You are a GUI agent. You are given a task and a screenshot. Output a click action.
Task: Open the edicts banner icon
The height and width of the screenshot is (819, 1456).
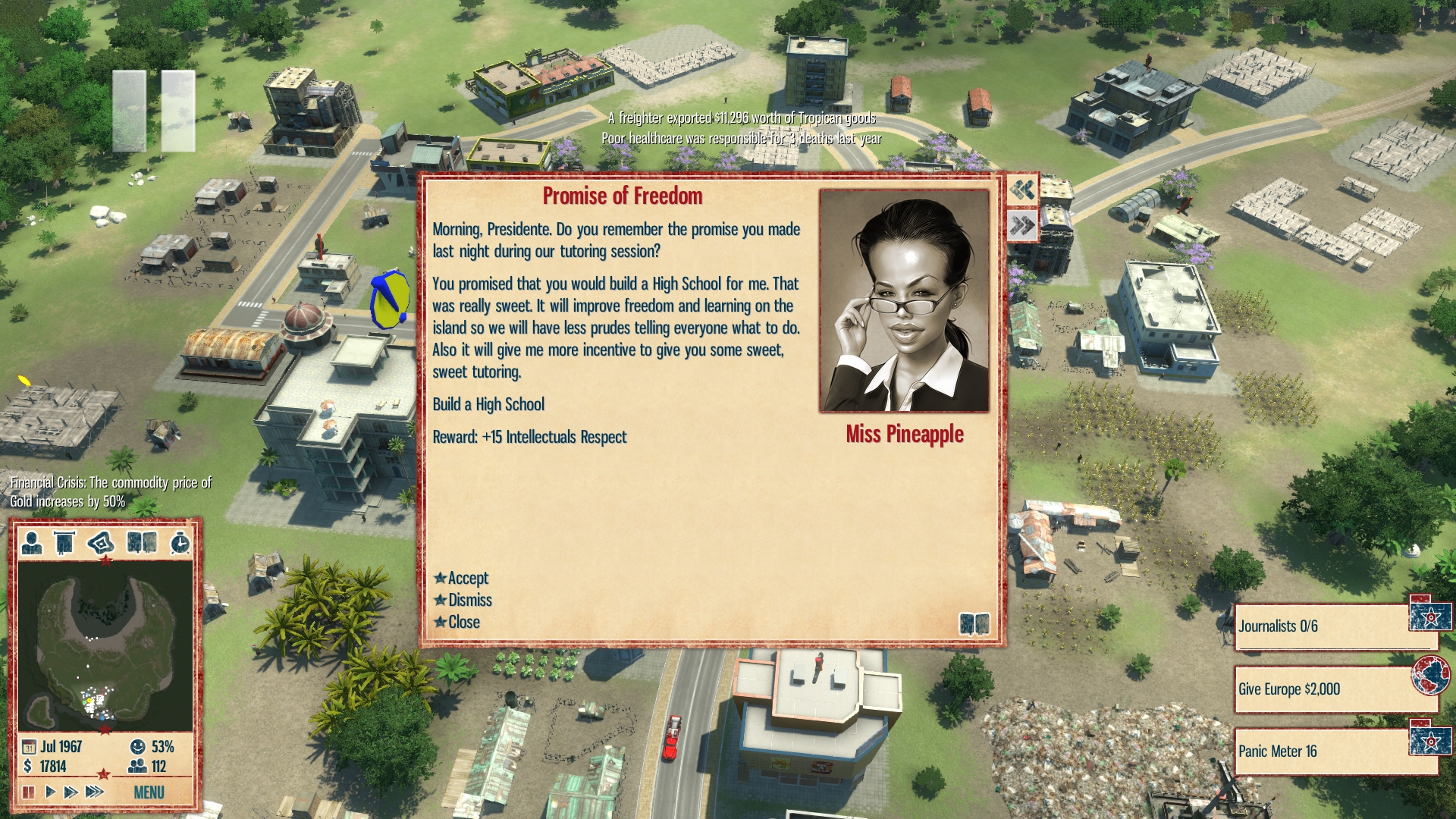coord(65,543)
